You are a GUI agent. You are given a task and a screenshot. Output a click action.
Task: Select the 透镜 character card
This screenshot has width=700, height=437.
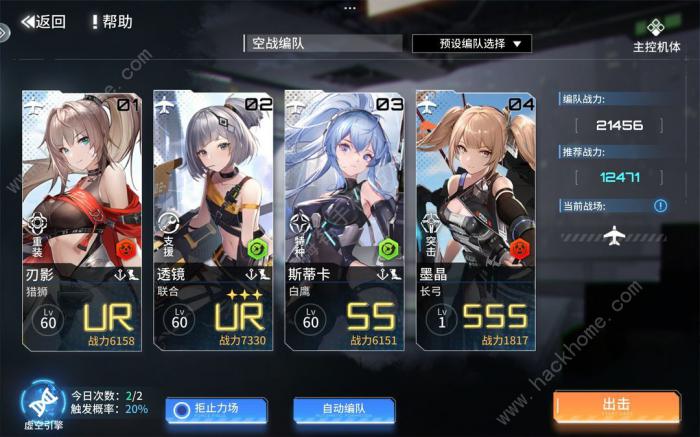(x=213, y=220)
